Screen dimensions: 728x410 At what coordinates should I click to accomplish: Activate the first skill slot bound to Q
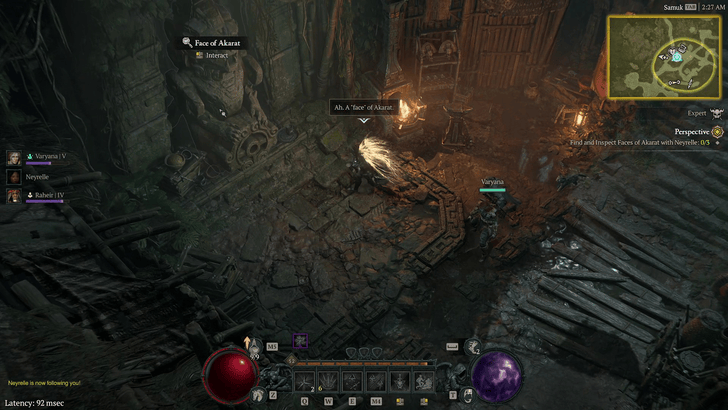tap(304, 381)
